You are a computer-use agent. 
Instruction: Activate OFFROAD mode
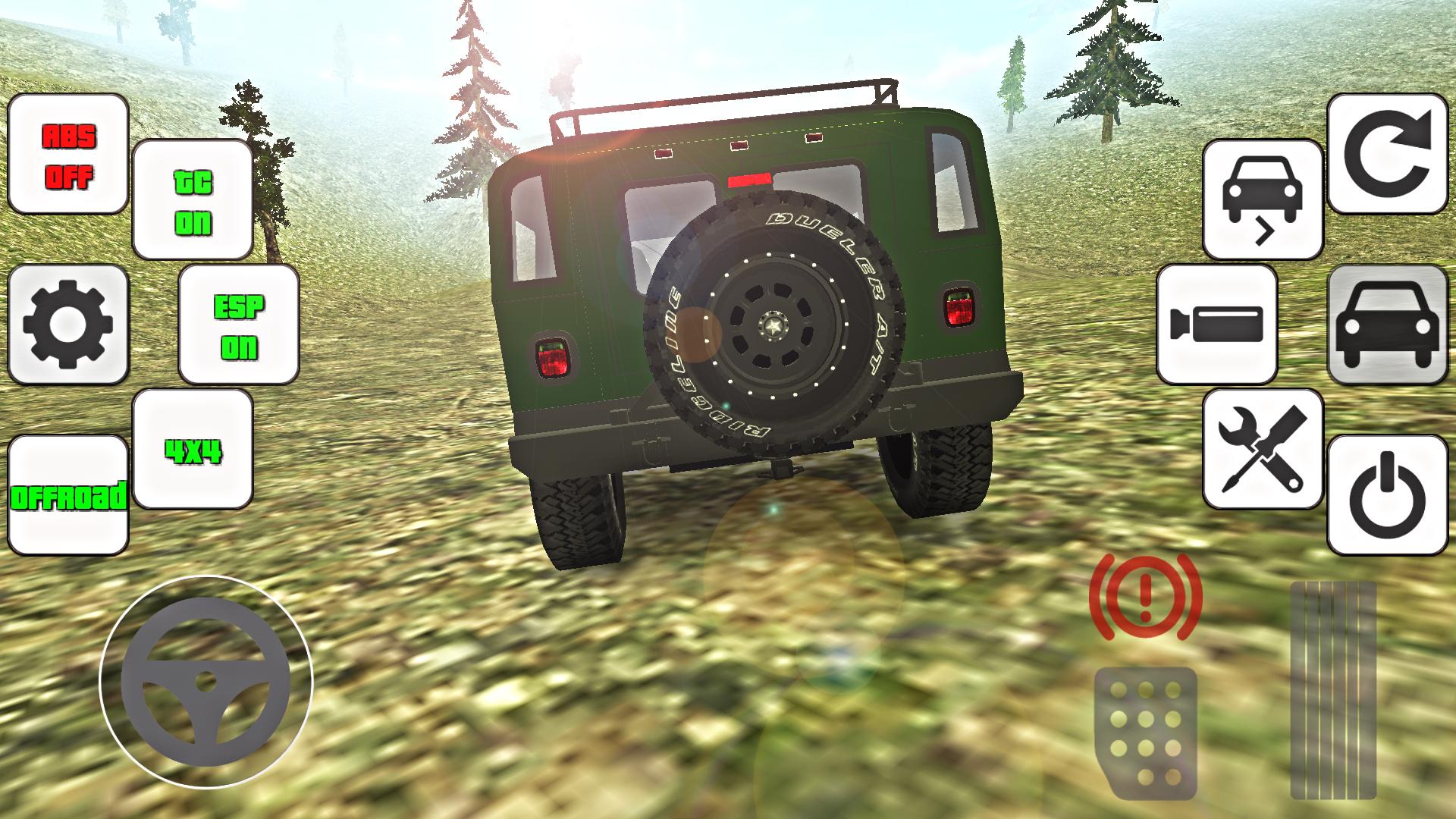[67, 497]
